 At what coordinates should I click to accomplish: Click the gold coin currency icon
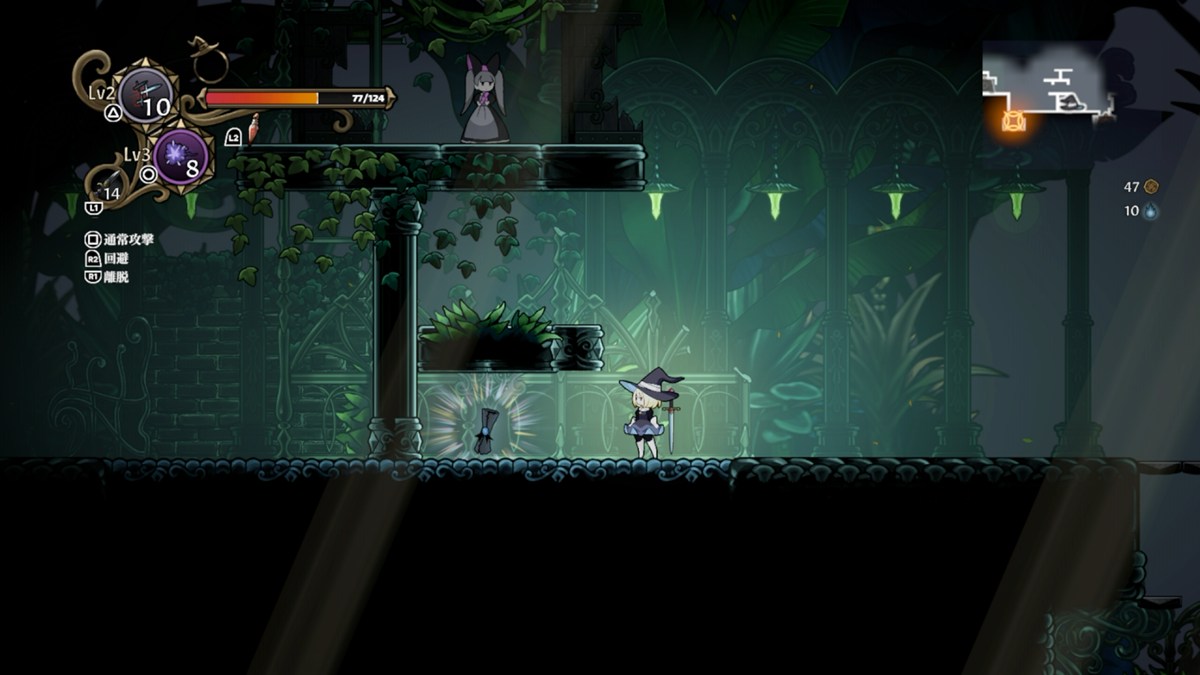(1151, 186)
